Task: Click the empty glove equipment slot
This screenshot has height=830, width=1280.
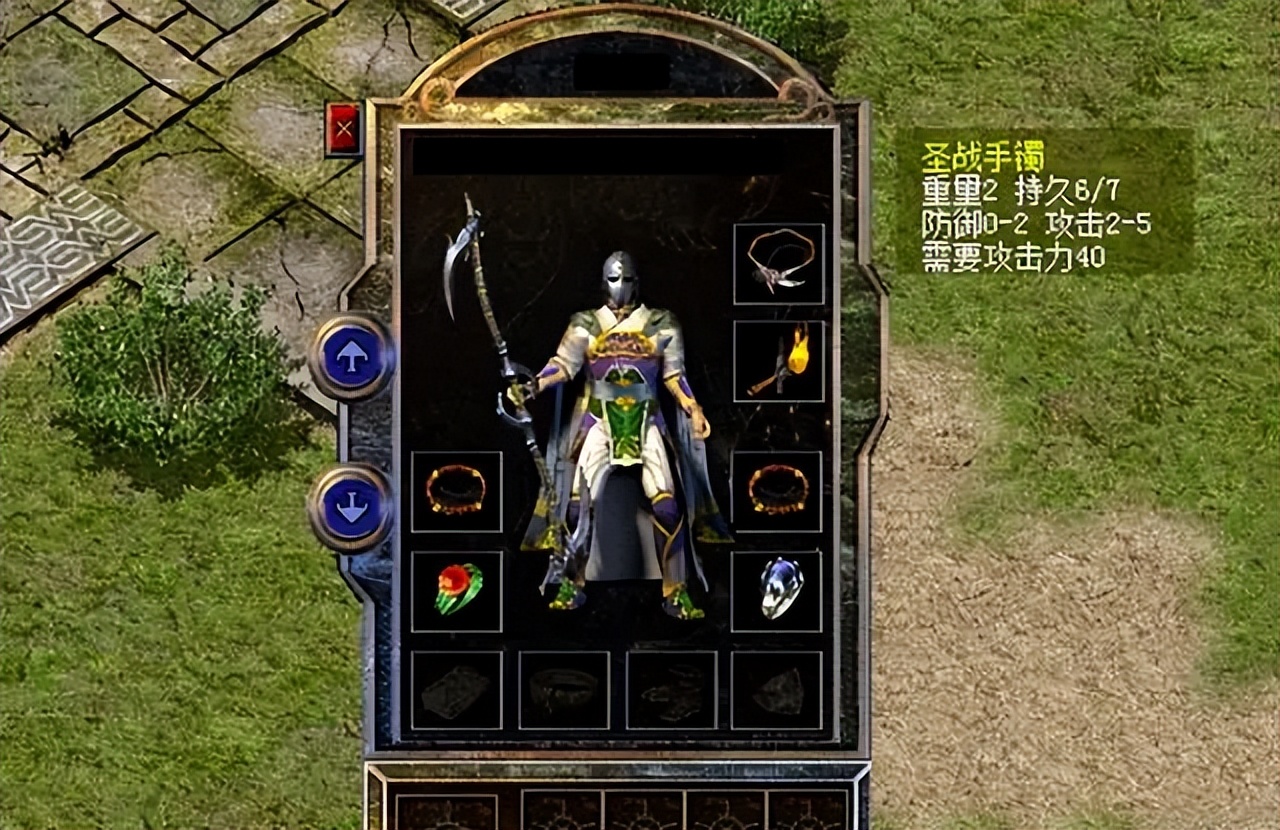Action: pos(675,690)
